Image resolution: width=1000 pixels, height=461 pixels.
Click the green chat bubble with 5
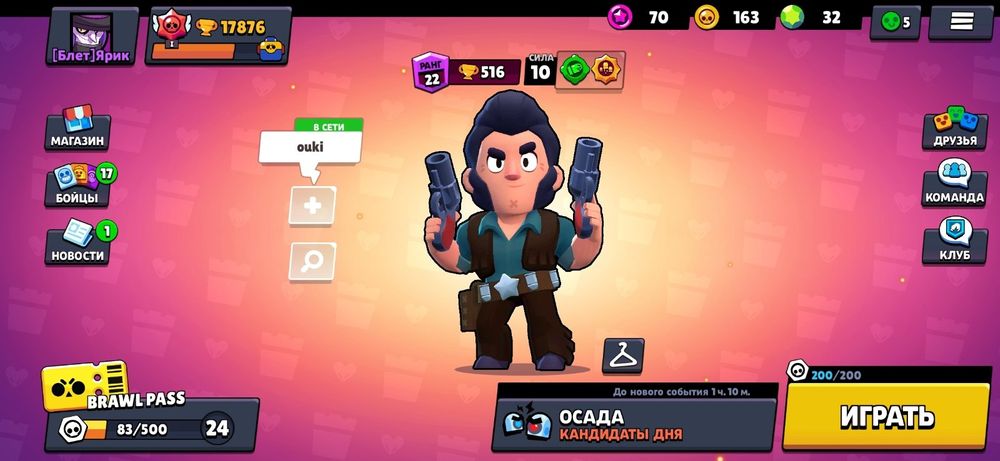coord(895,22)
